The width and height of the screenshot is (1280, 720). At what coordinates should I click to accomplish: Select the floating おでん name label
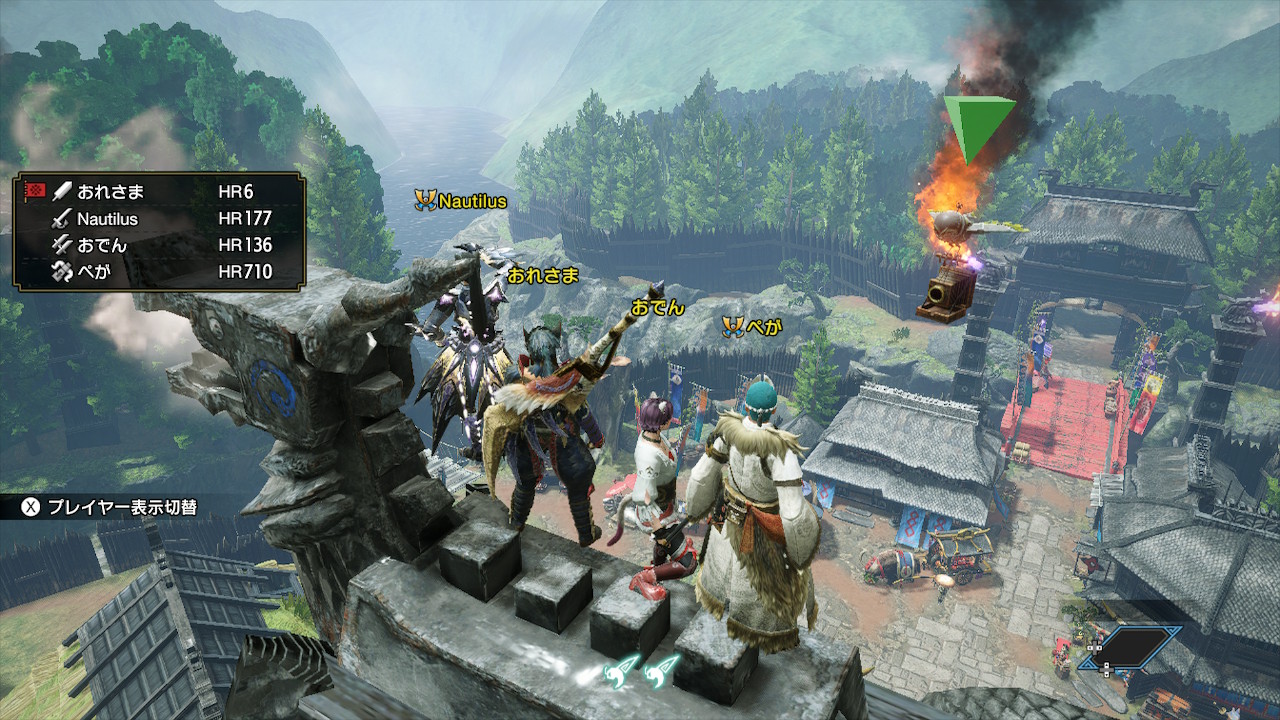click(657, 307)
